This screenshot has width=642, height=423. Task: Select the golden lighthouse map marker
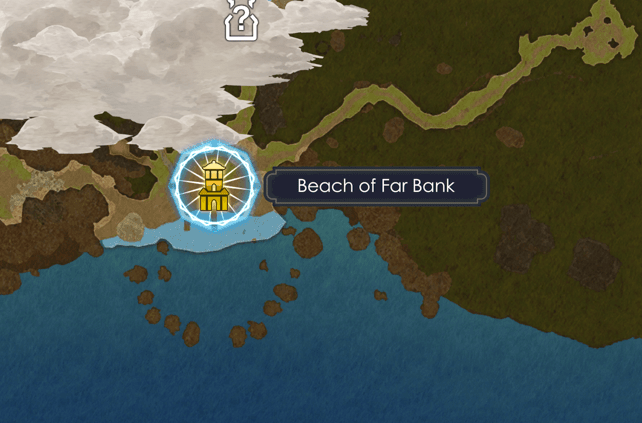click(214, 185)
